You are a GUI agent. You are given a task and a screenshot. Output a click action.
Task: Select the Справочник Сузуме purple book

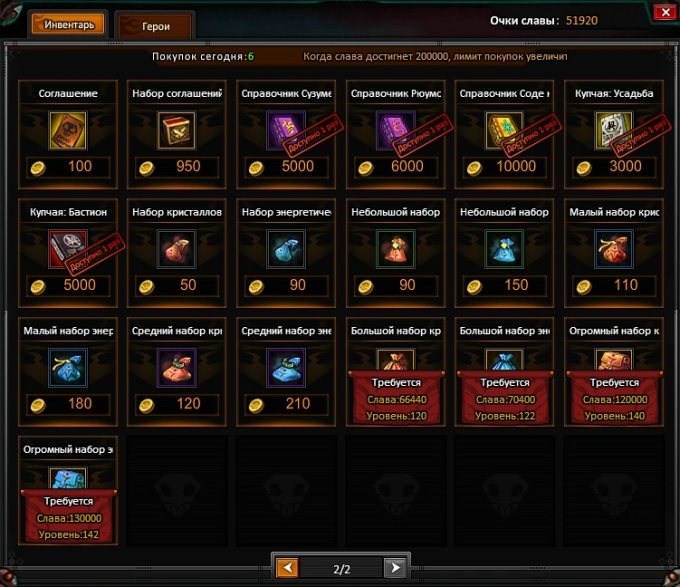pos(287,130)
